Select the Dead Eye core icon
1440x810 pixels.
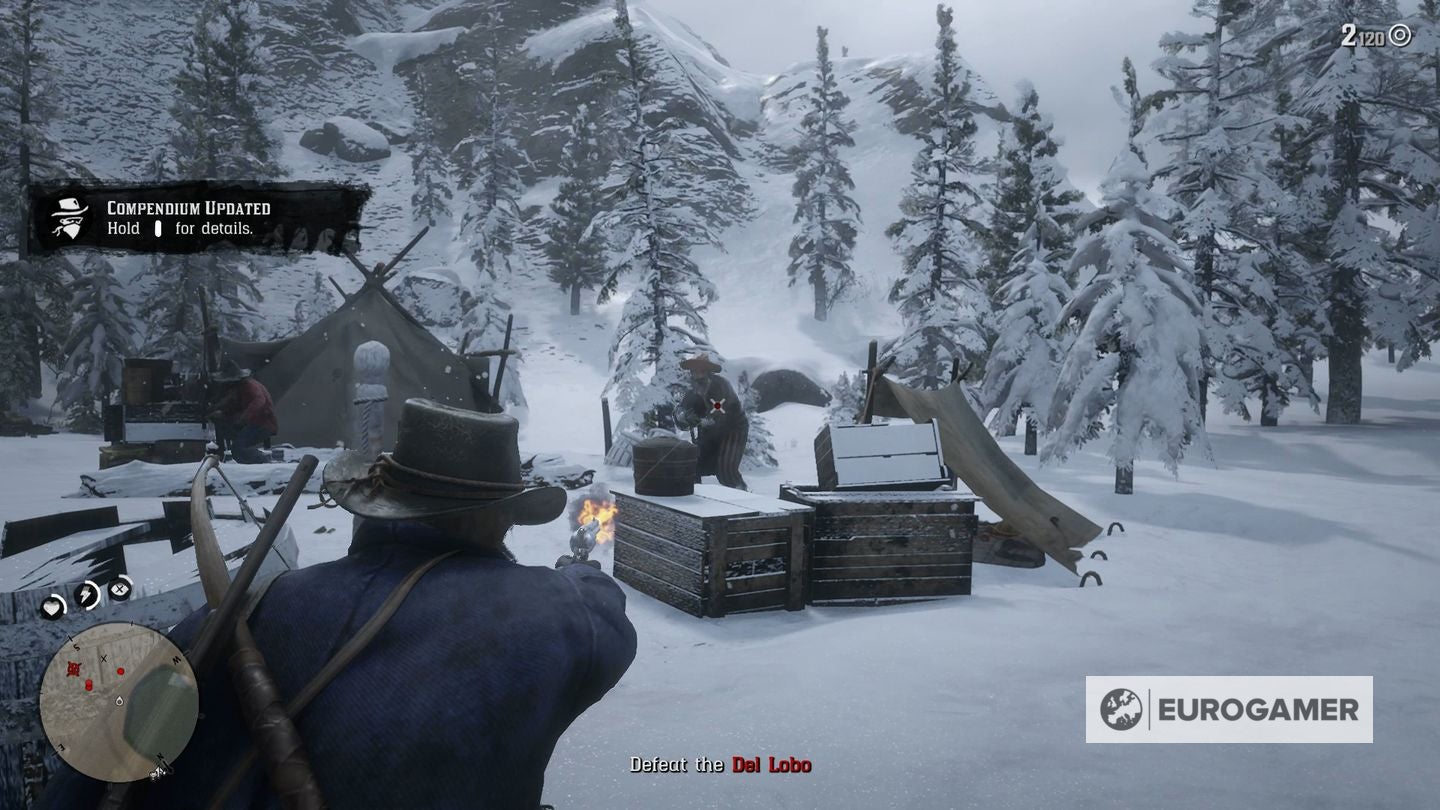tap(121, 588)
